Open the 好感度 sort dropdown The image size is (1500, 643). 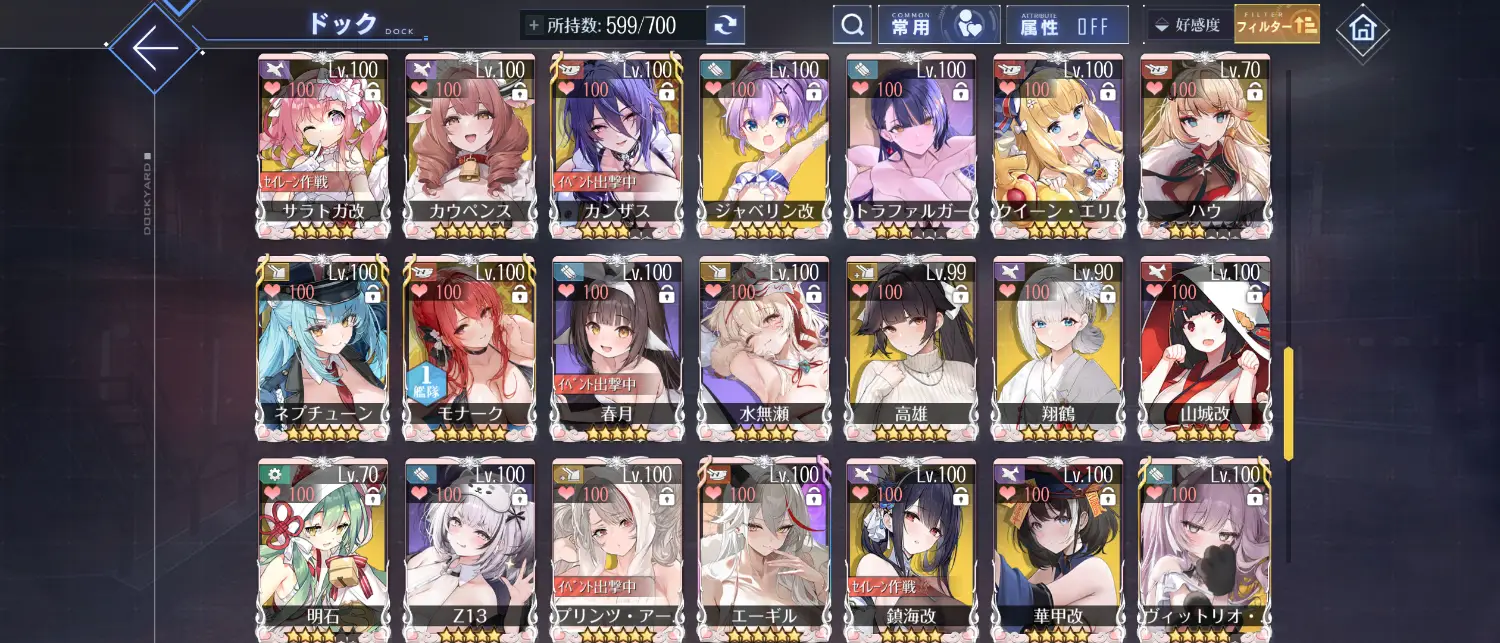pos(1187,25)
